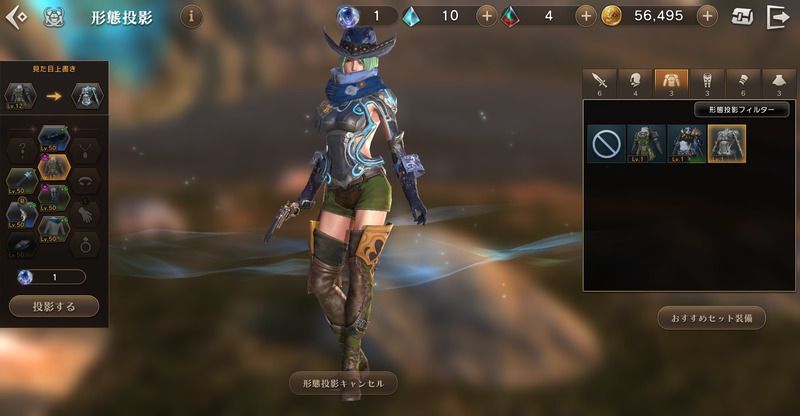Click the exit door icon
The height and width of the screenshot is (416, 800).
coord(777,17)
